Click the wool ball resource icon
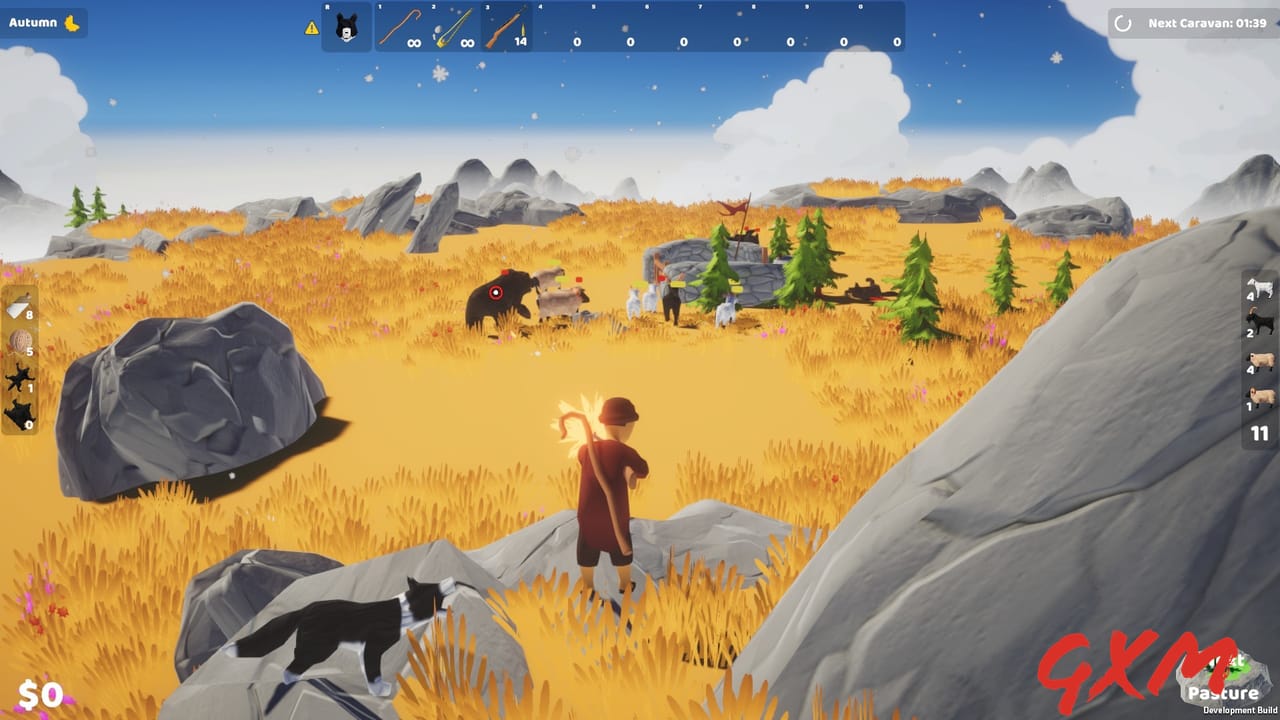 click(x=22, y=342)
